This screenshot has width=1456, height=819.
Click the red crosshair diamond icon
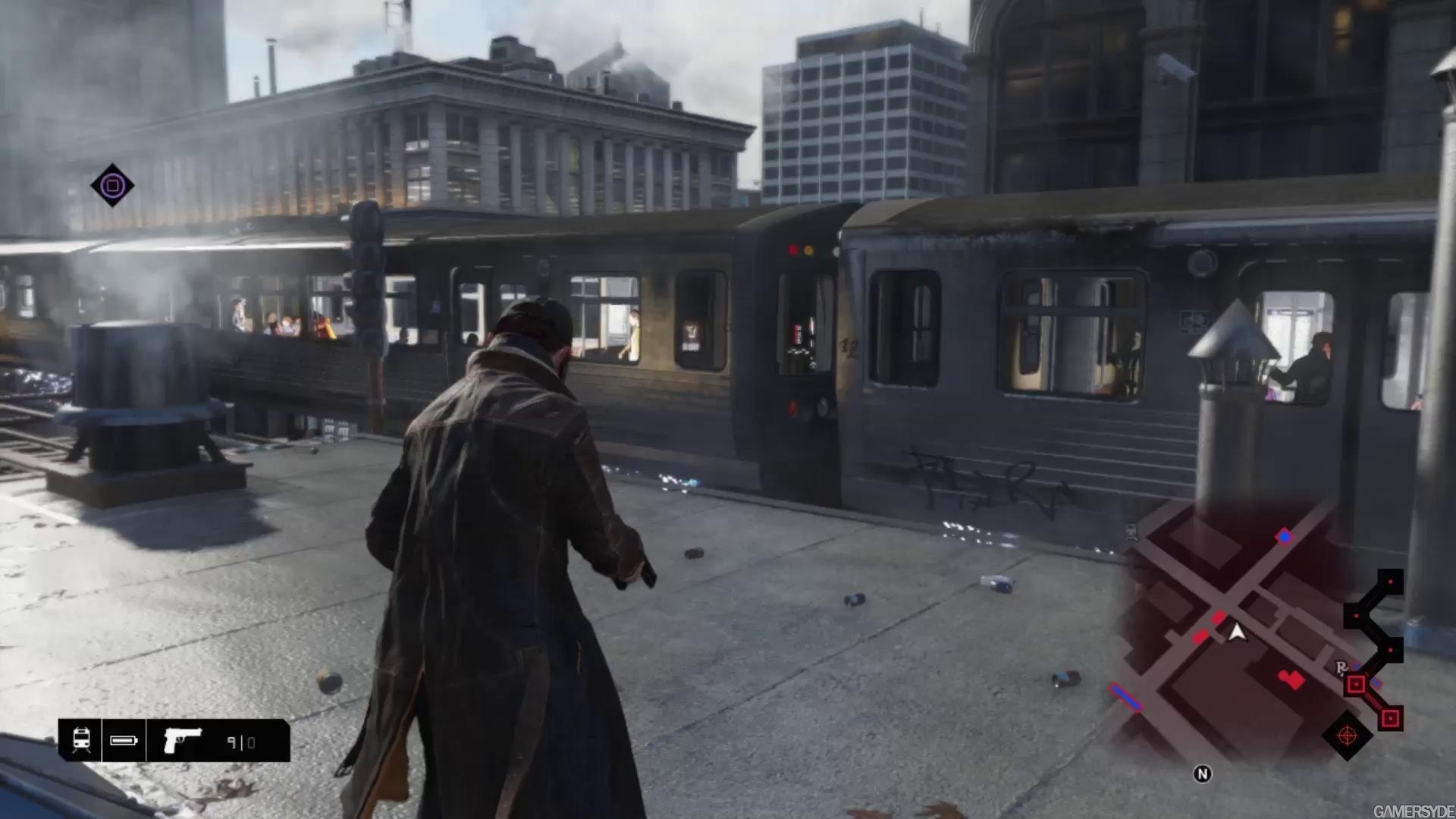tap(1347, 735)
